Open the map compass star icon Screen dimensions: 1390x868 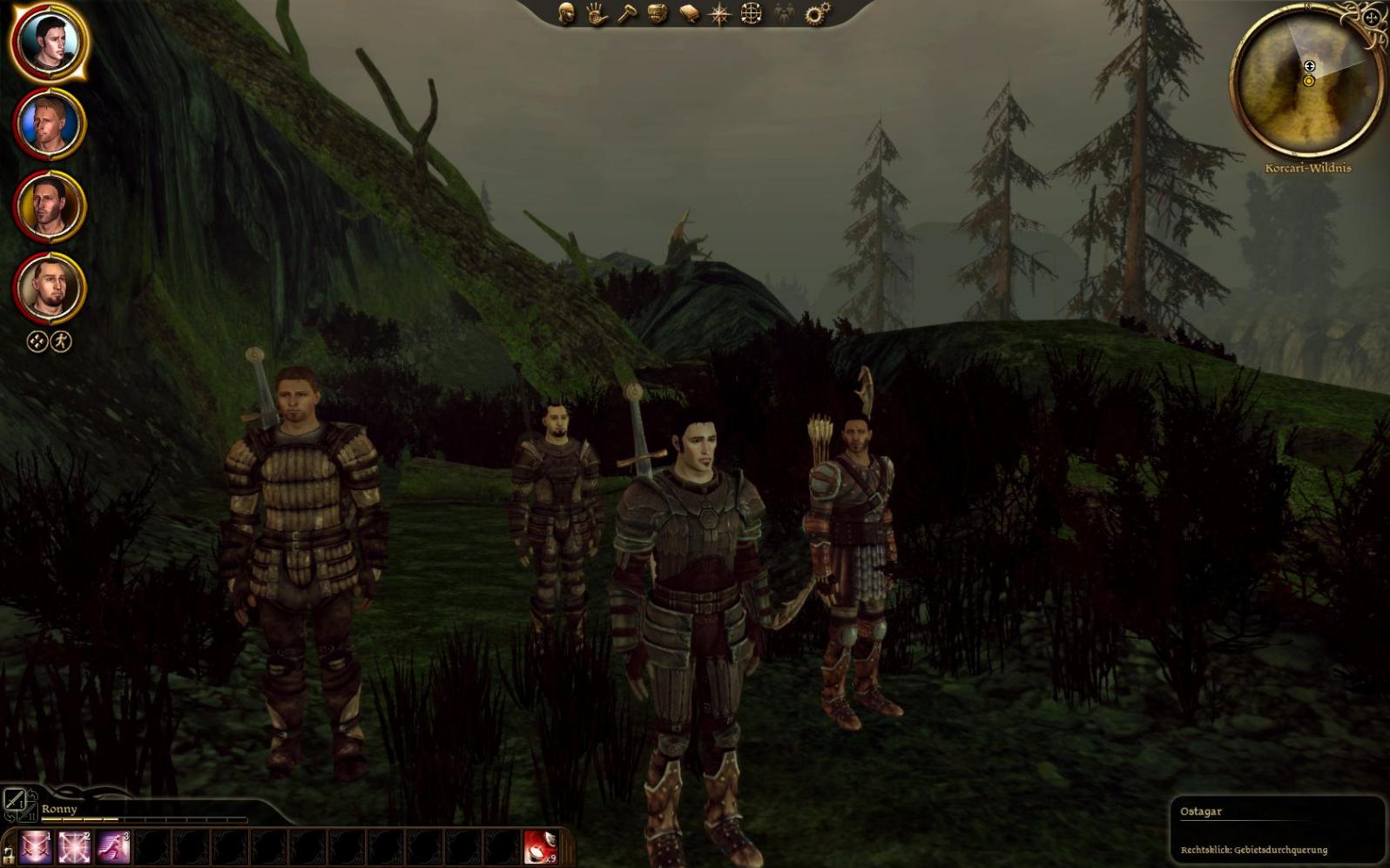pos(720,13)
